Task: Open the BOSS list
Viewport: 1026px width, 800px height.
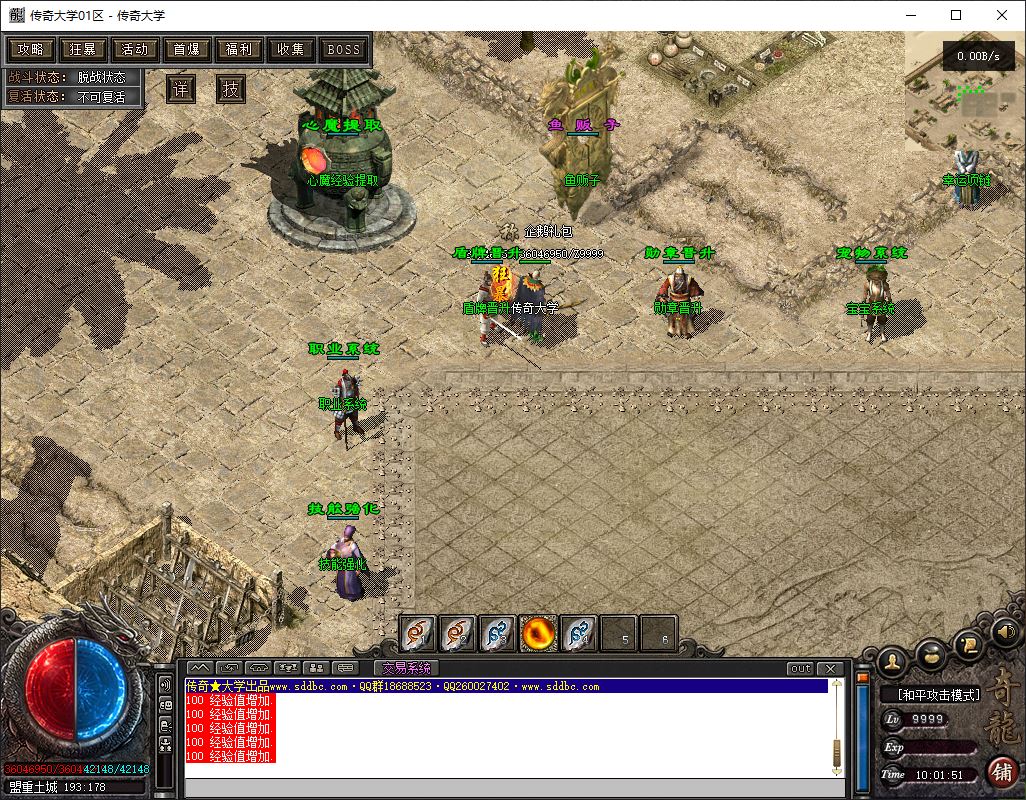Action: [344, 49]
